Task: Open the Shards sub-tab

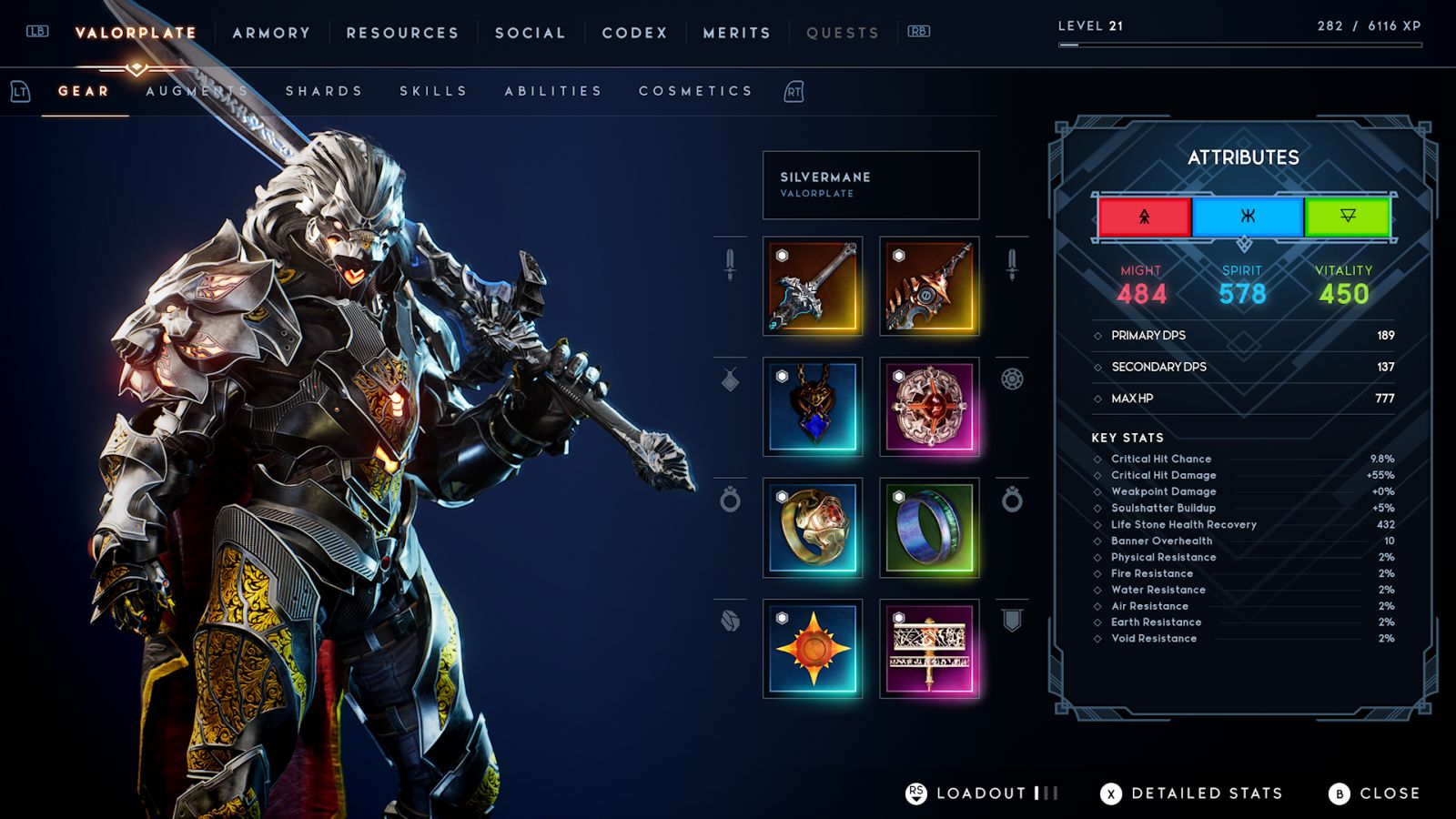Action: tap(324, 91)
